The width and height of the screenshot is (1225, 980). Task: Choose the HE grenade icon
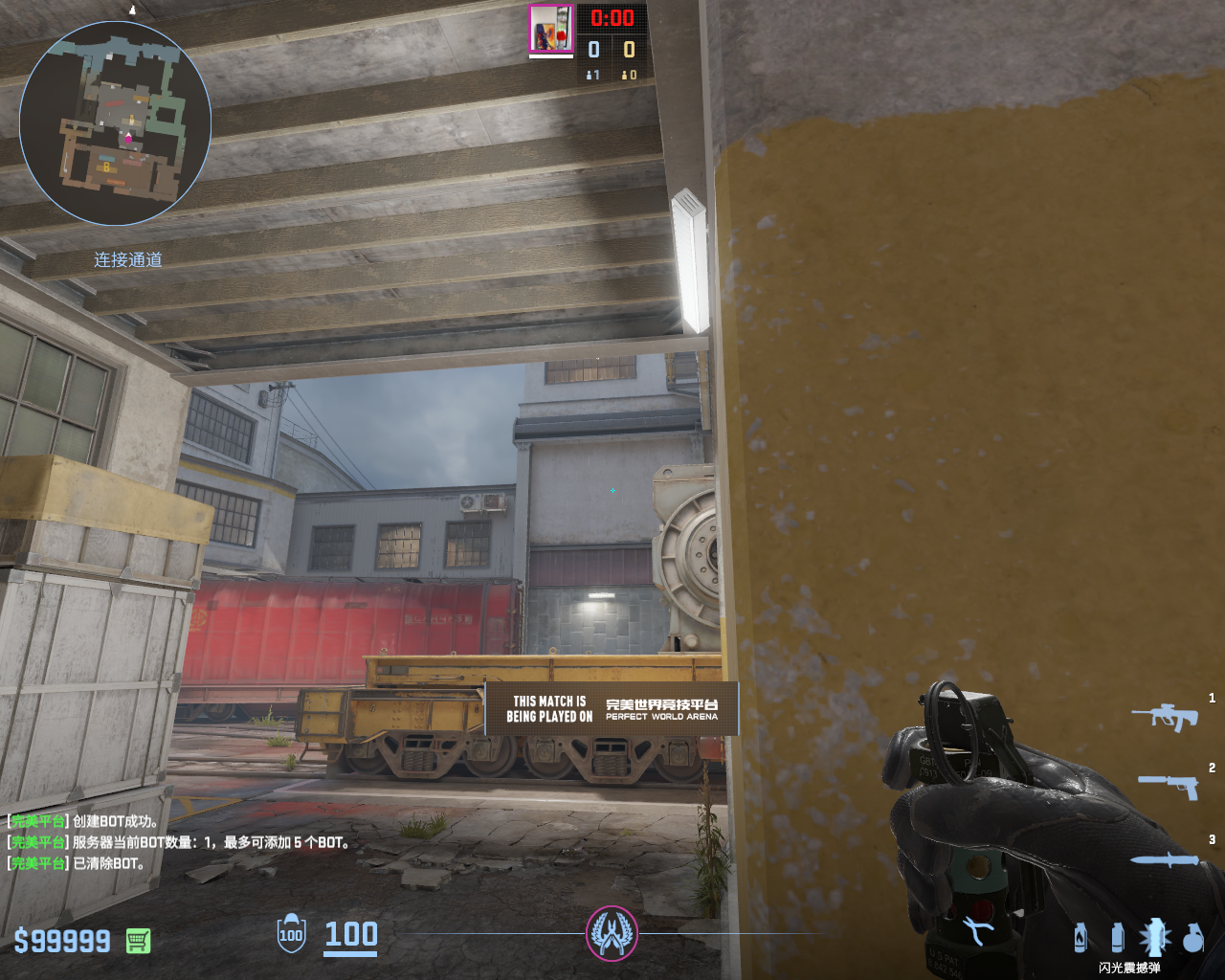[x=1192, y=938]
